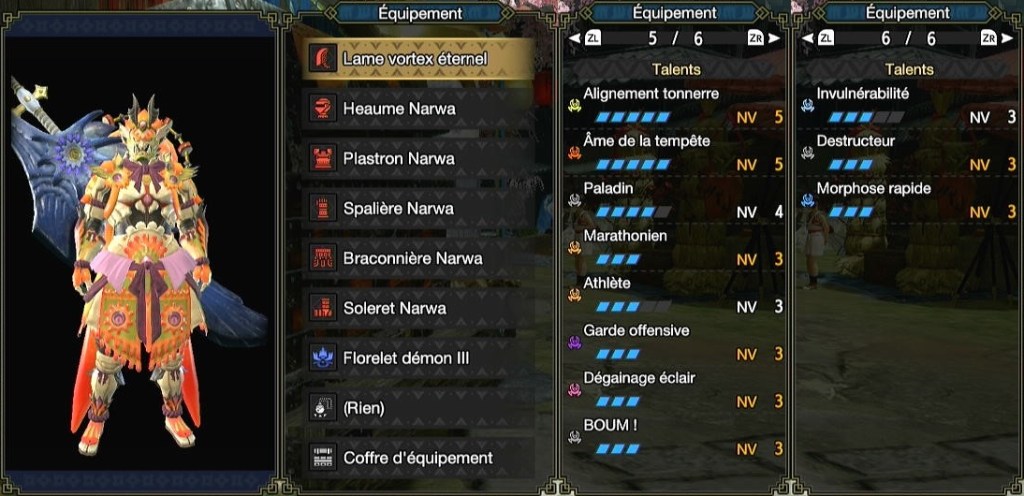Click the Garde offensive talent

click(677, 342)
